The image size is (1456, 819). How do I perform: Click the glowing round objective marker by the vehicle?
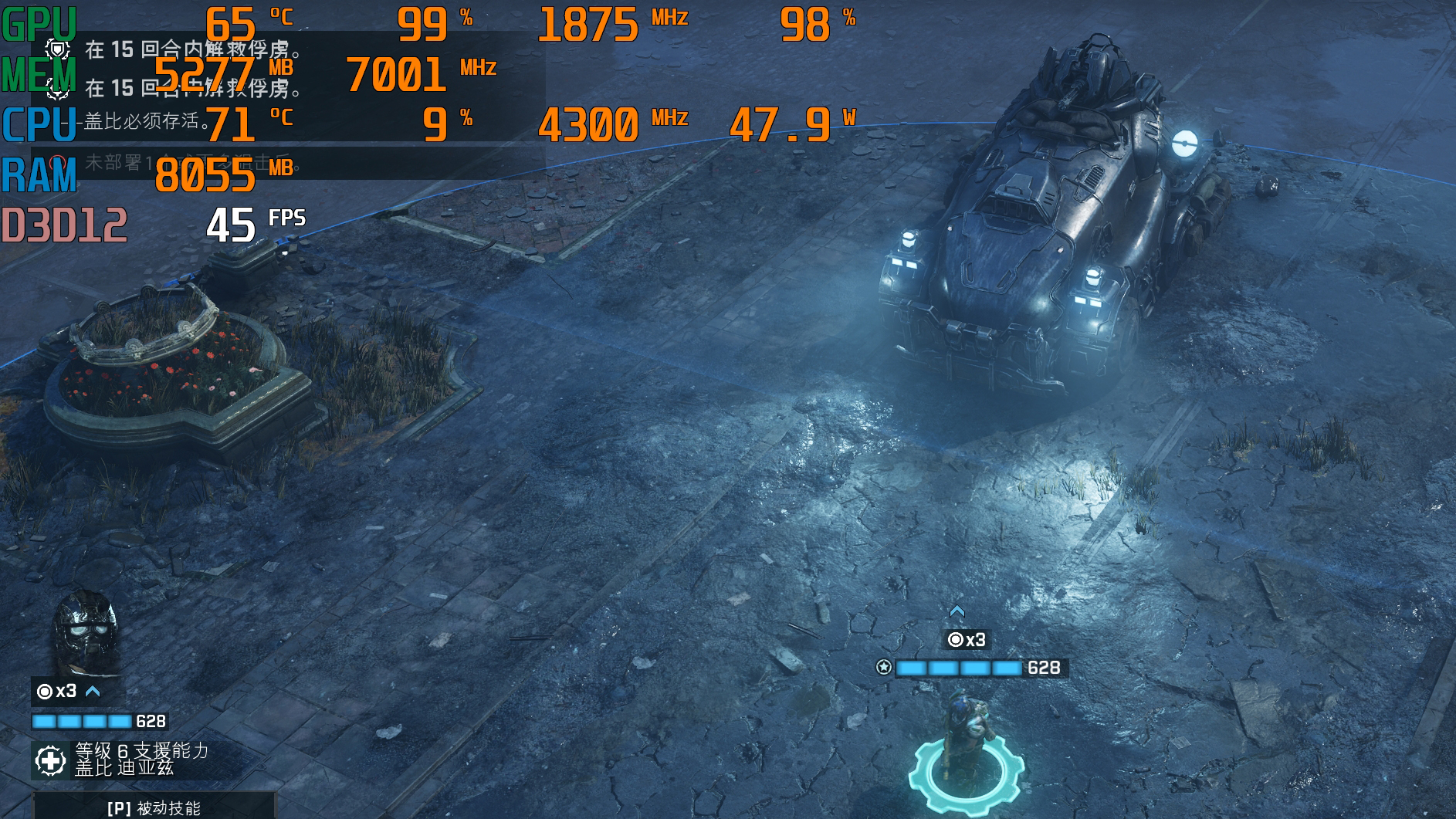click(1183, 144)
